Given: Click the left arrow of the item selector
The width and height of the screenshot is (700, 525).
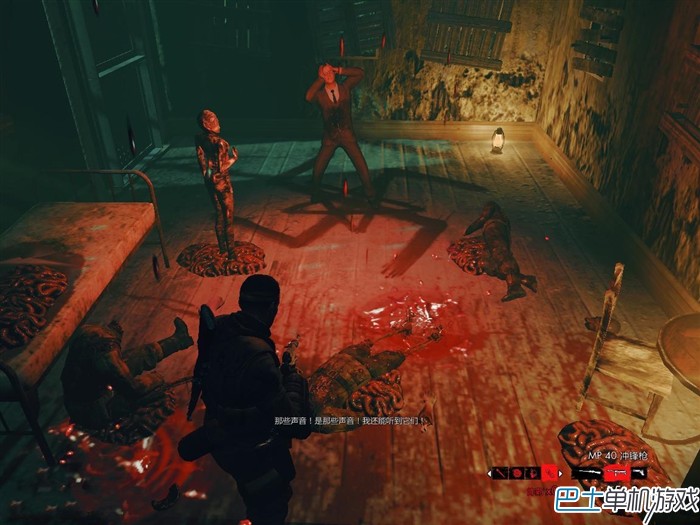Looking at the screenshot, I should 490,473.
